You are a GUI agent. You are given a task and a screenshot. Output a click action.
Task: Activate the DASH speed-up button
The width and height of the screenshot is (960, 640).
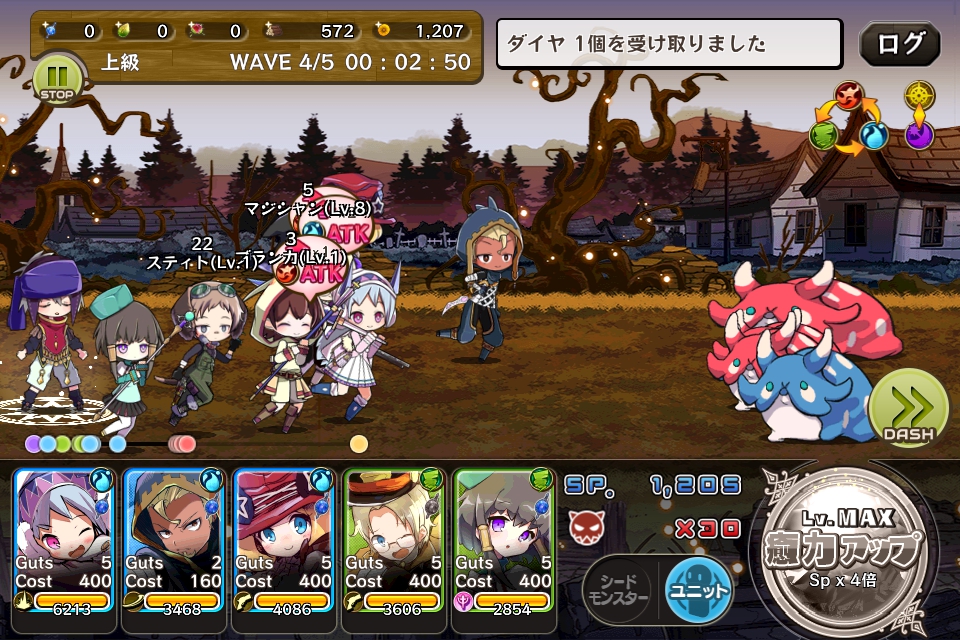tap(907, 408)
